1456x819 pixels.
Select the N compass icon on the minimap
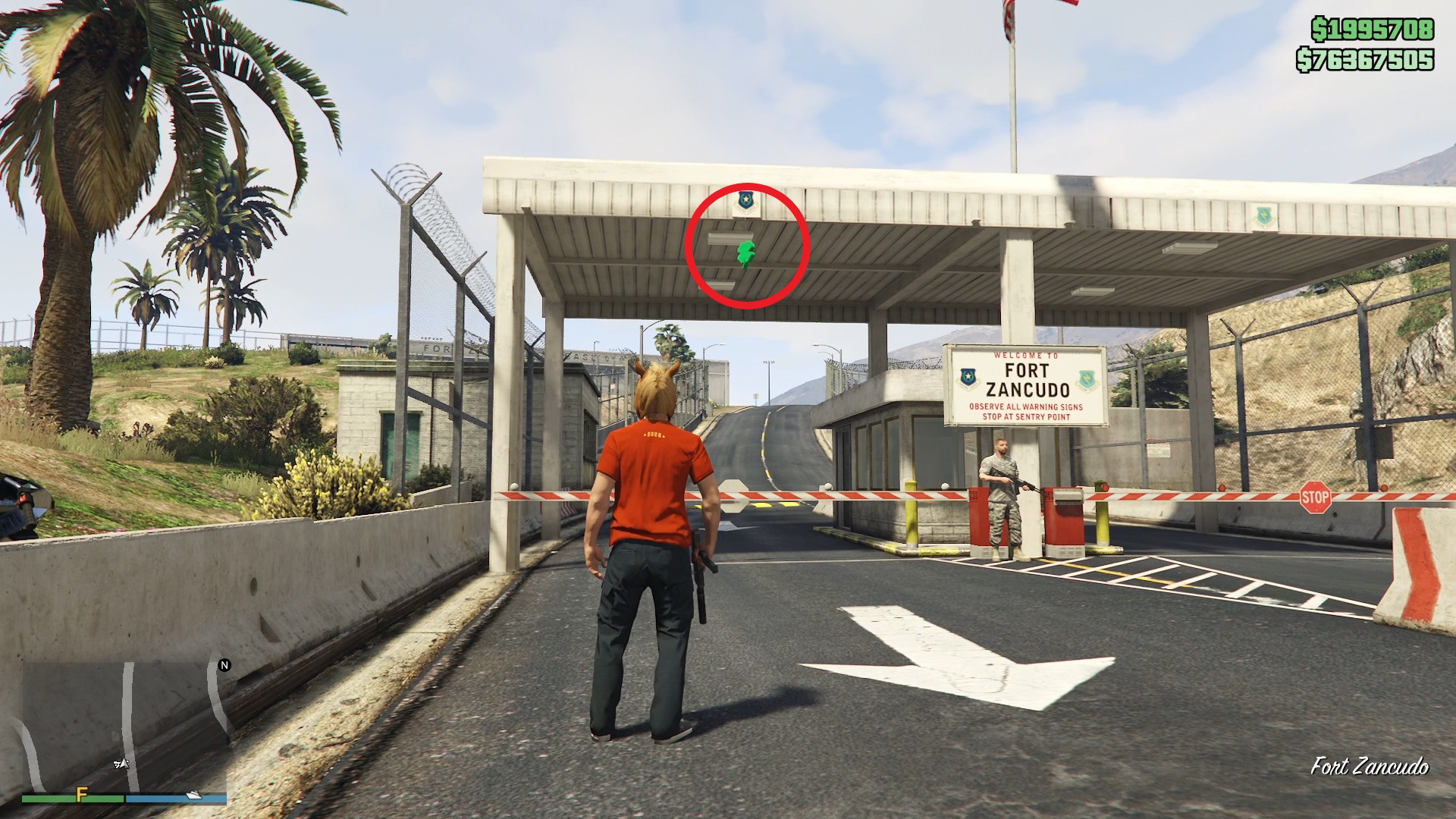[x=224, y=664]
